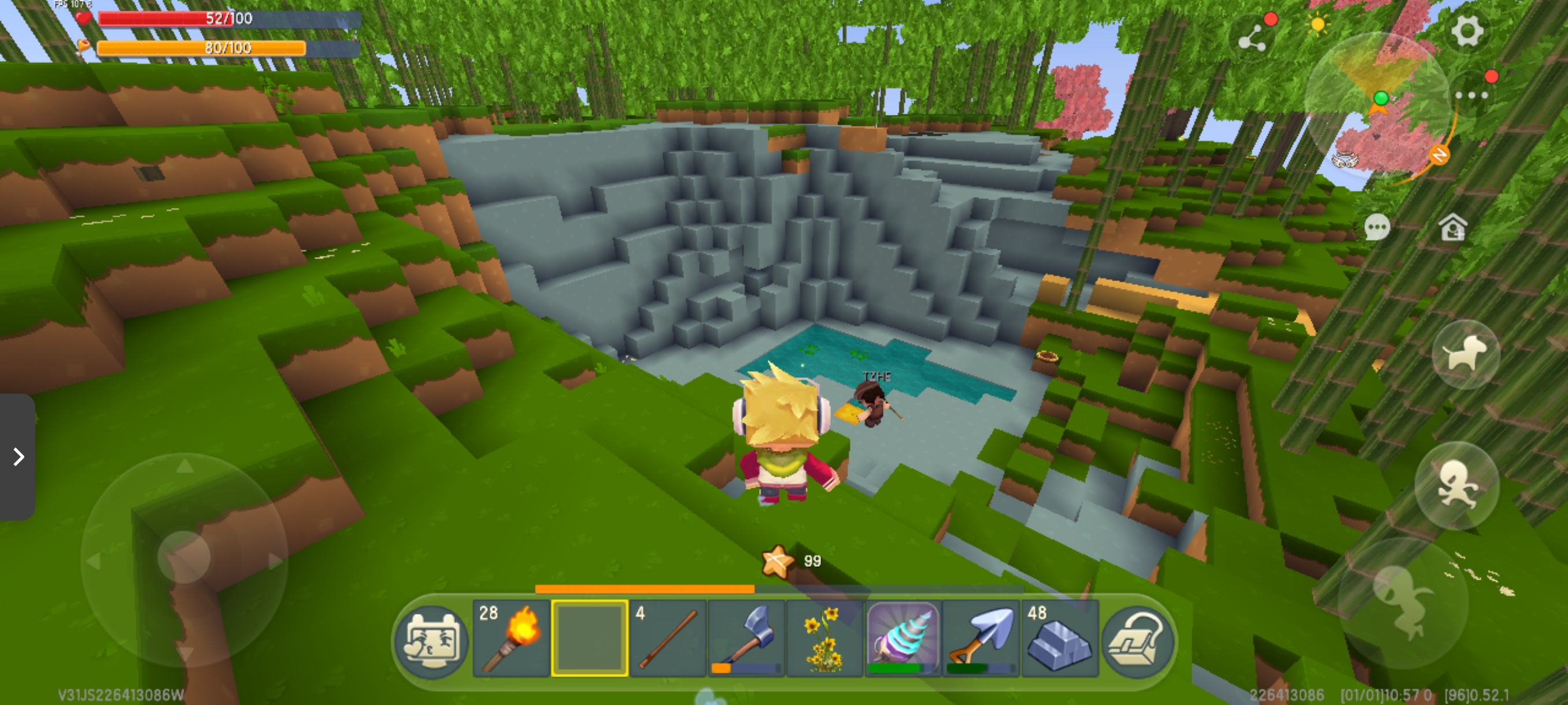
Task: Select the stone blocks hotbar slot
Action: [1060, 639]
